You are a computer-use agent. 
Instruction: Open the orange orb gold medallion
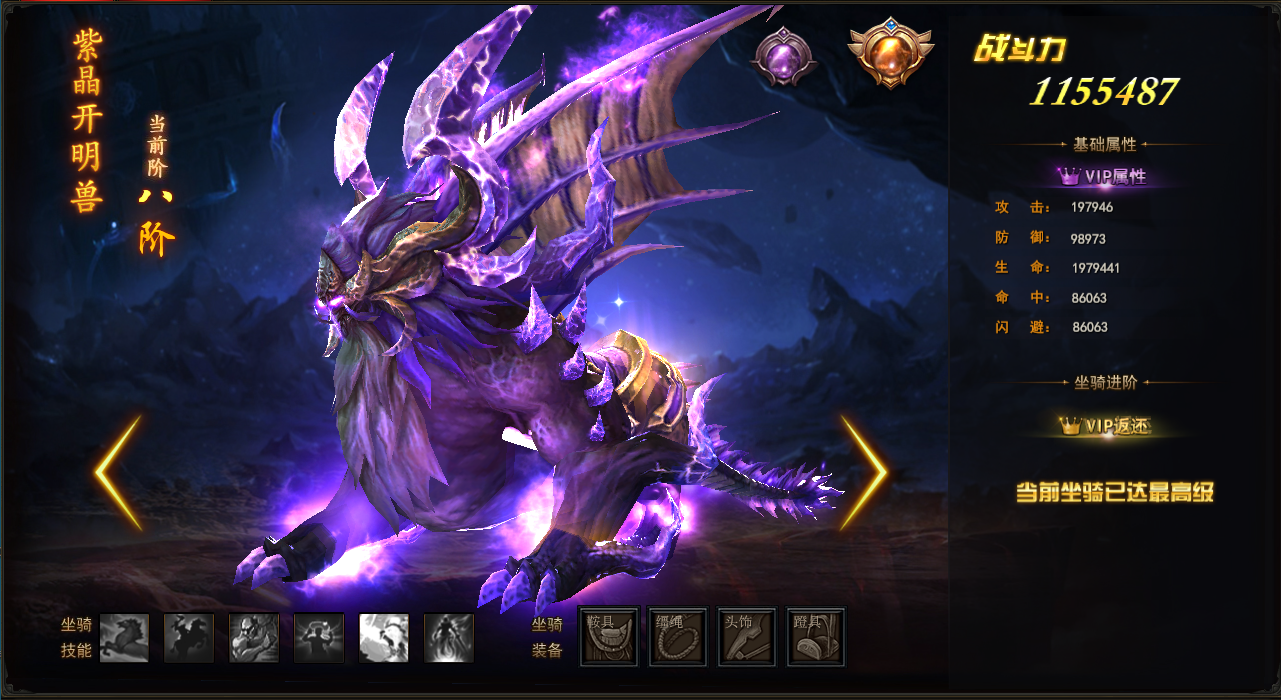[890, 50]
